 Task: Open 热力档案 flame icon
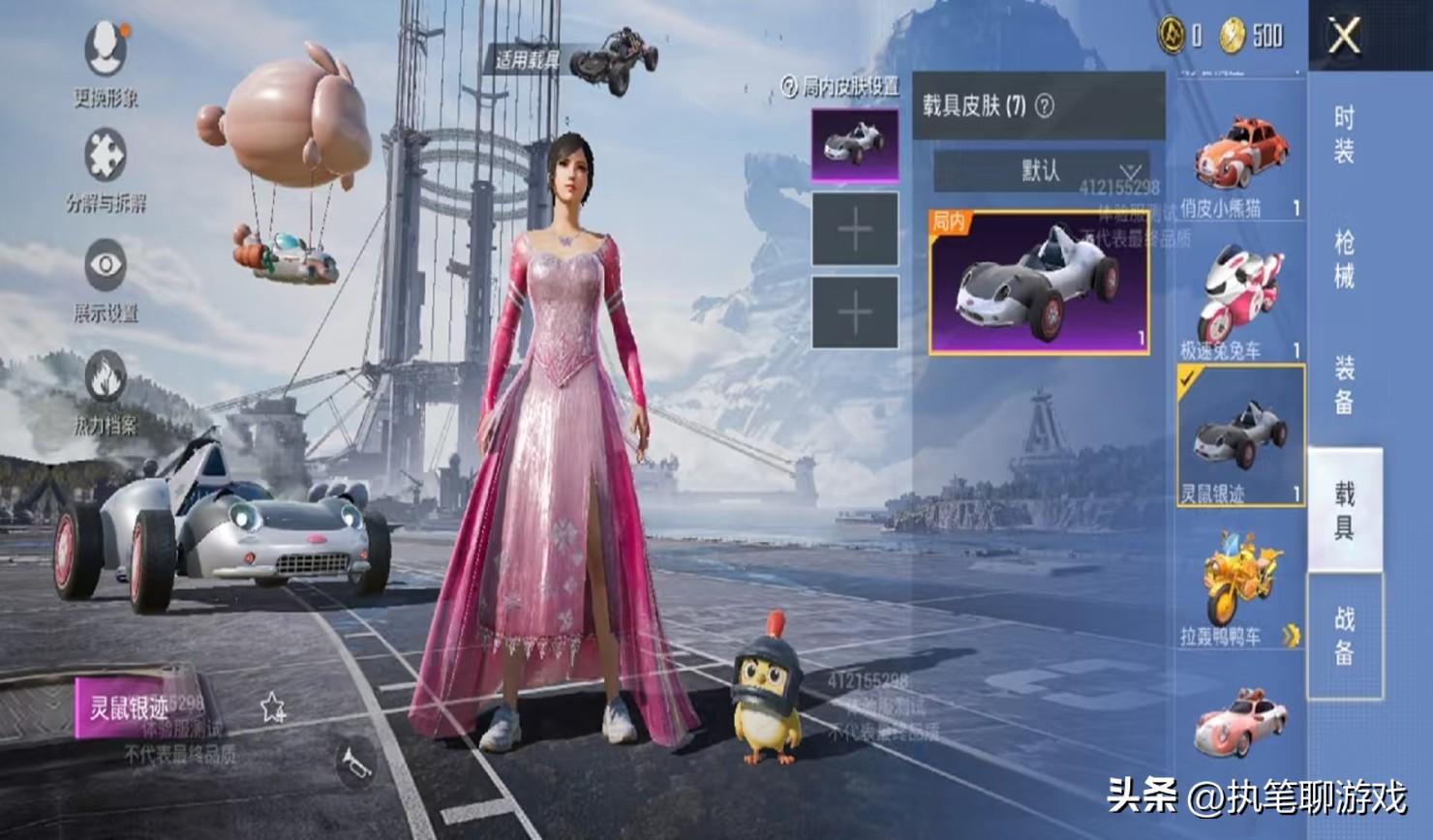(106, 388)
